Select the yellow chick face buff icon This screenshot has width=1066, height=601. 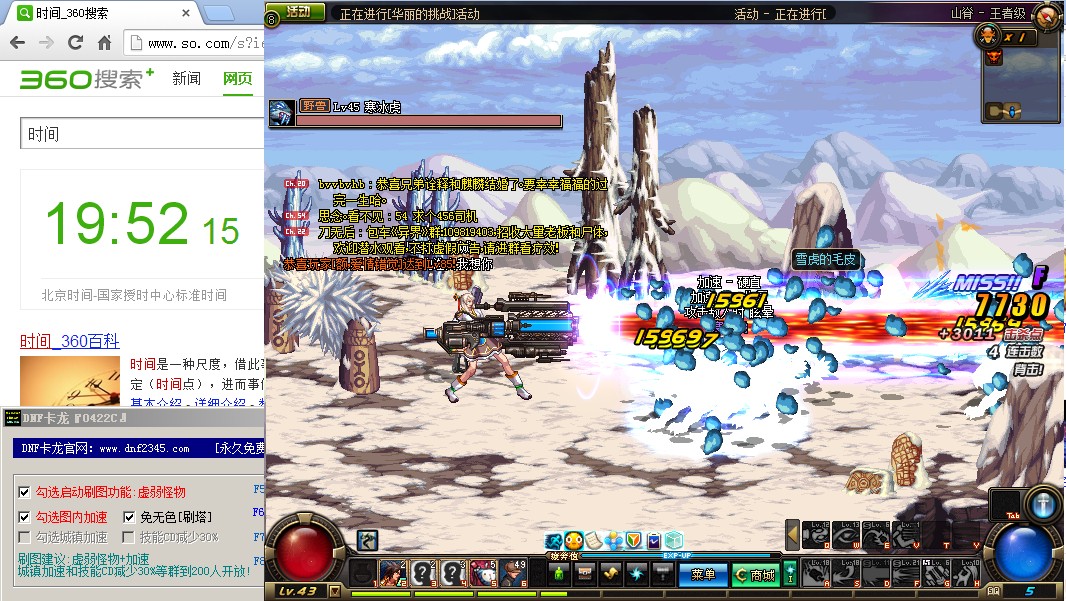[x=574, y=541]
